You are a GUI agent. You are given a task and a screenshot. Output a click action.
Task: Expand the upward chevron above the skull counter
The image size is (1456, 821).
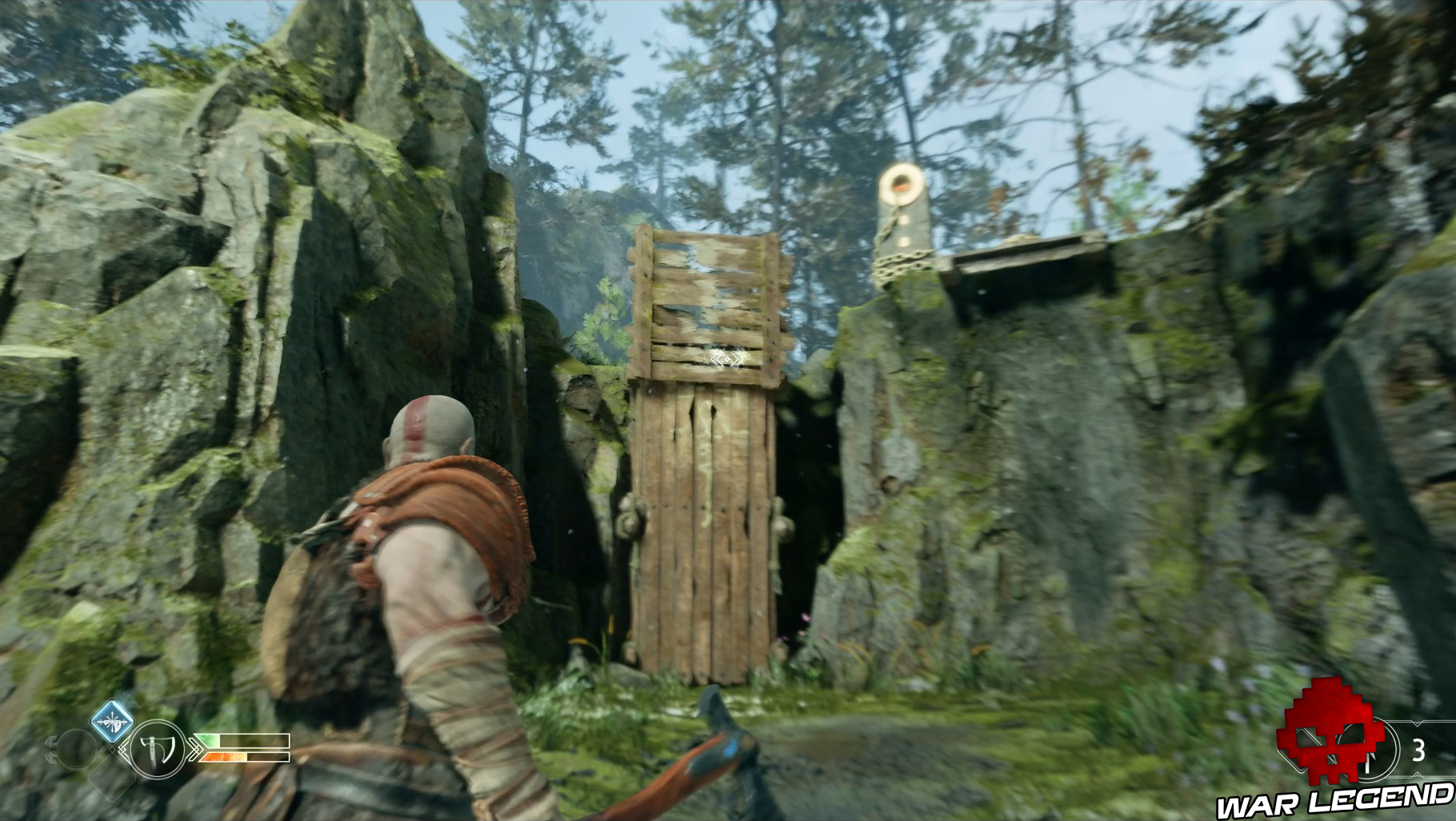coord(1418,723)
